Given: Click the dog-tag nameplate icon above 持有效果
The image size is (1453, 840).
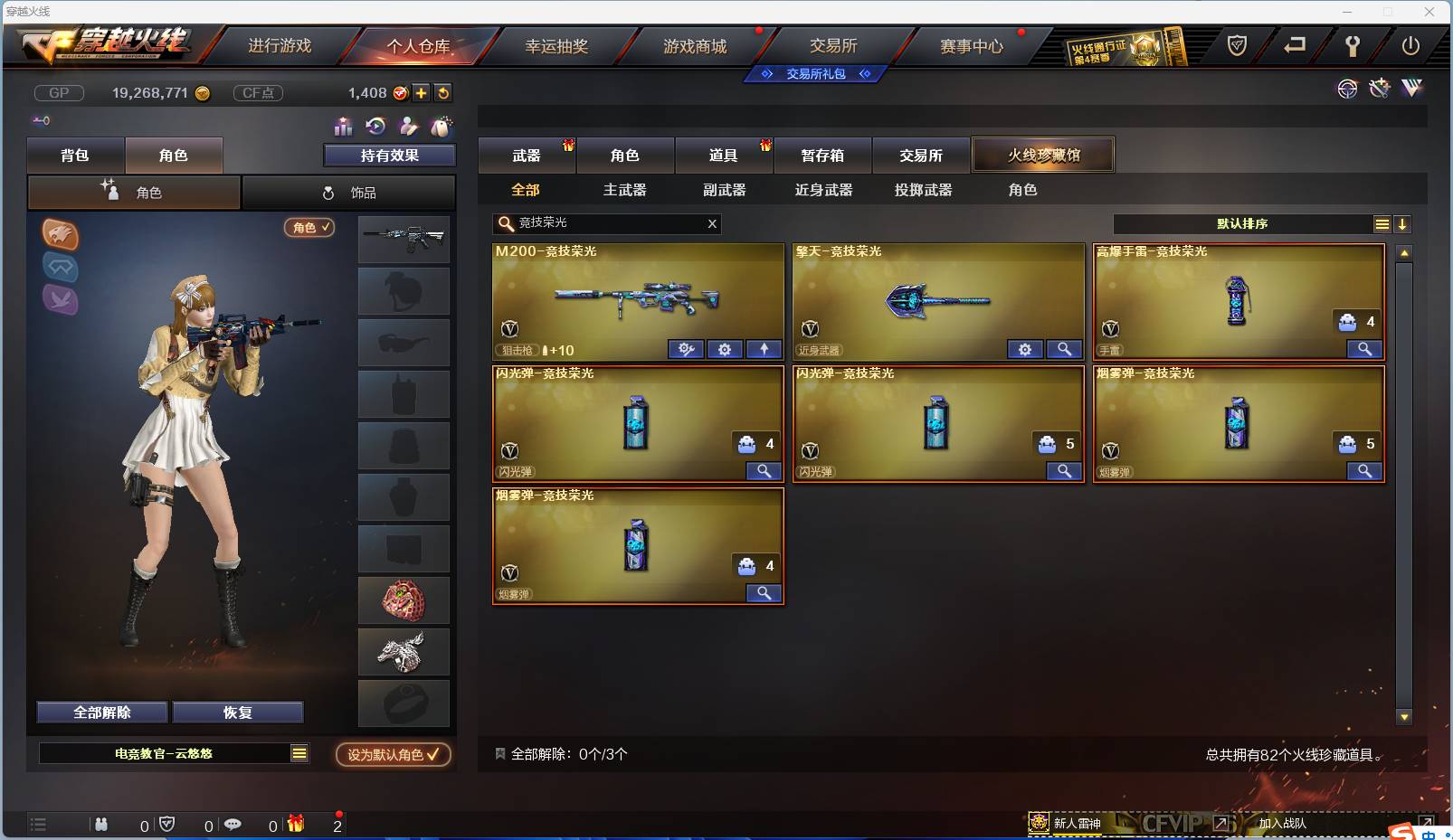Looking at the screenshot, I should [442, 127].
